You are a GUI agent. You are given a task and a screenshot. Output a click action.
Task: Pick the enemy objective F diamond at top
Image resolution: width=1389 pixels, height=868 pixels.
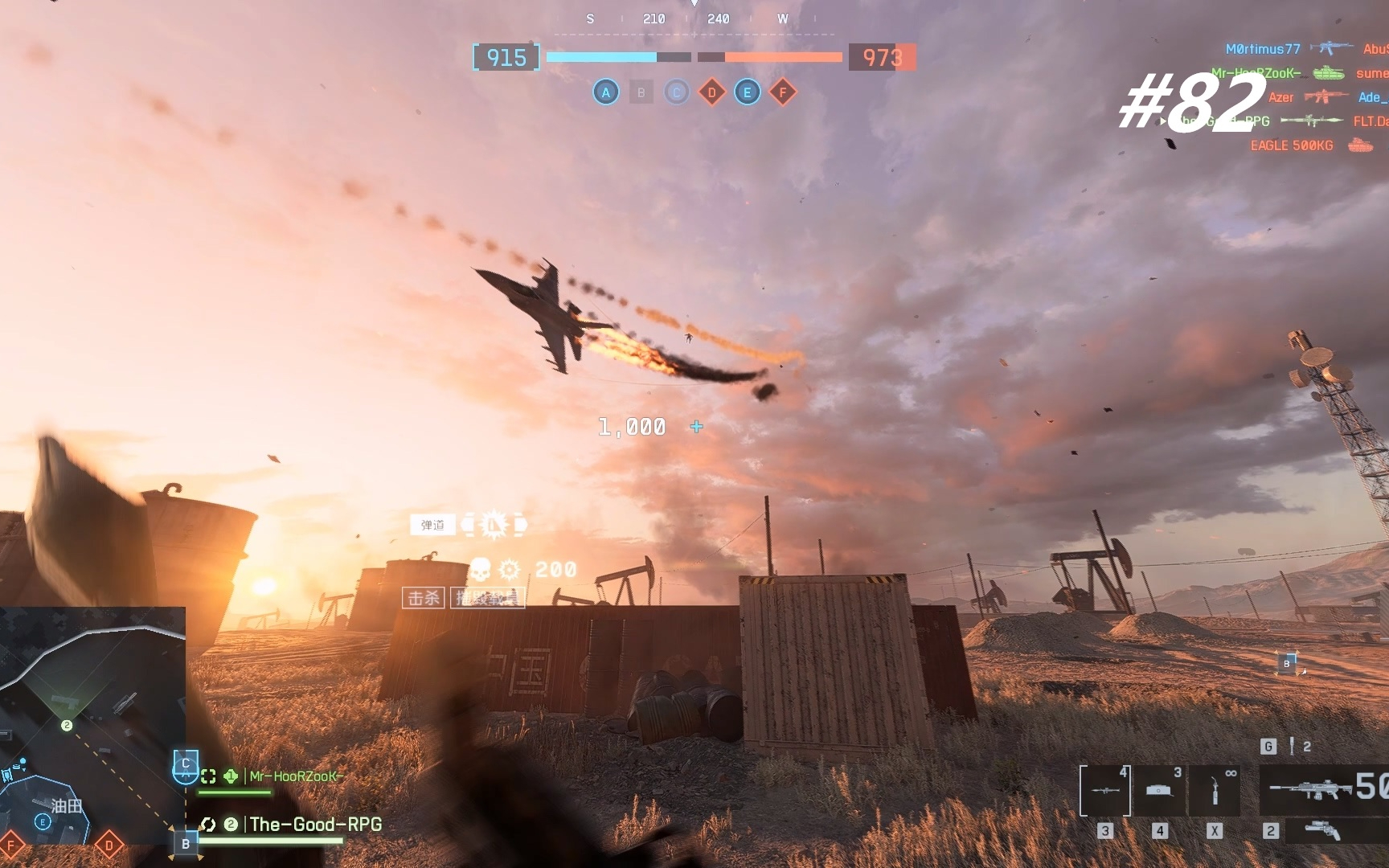782,92
